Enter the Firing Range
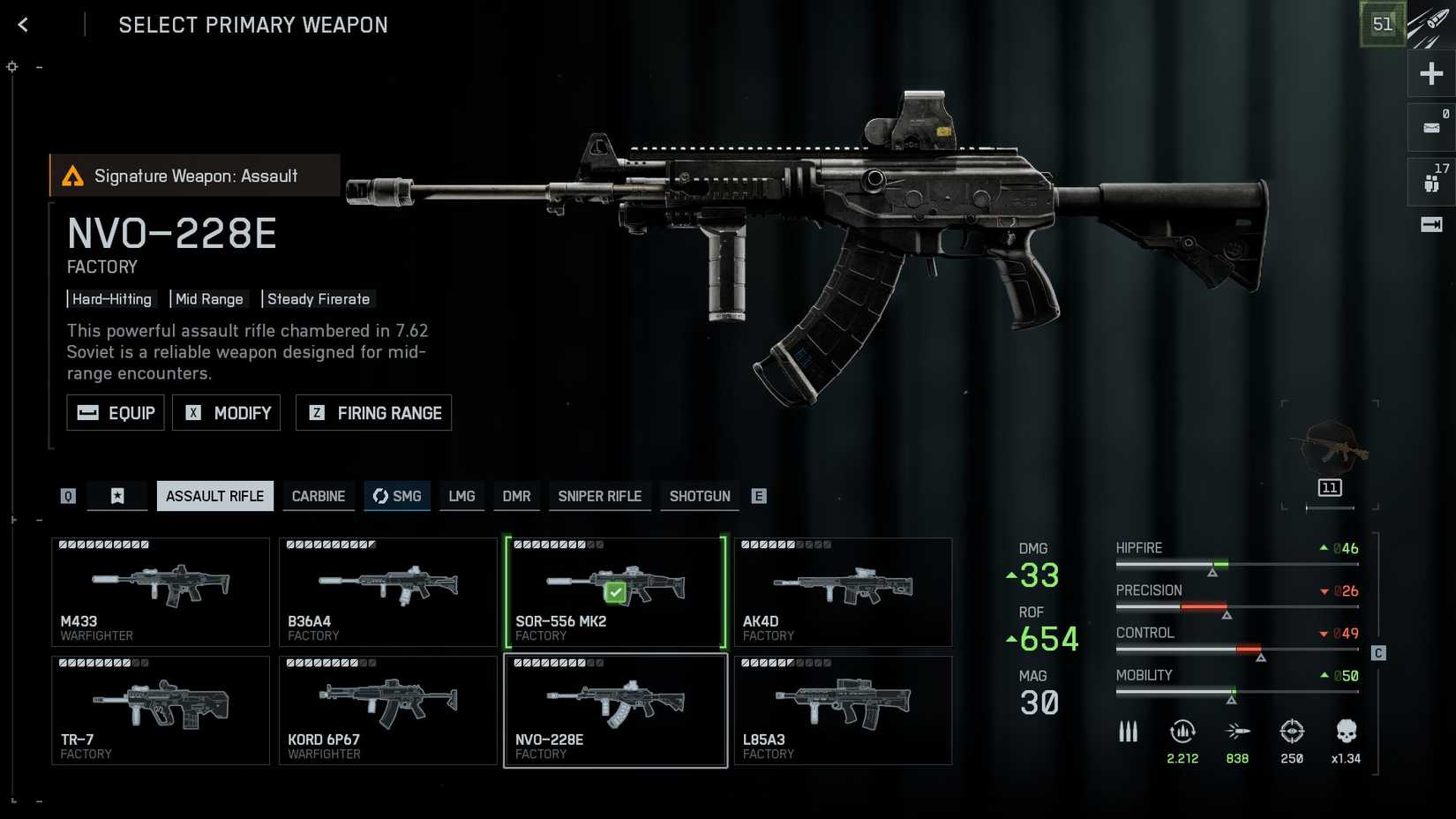This screenshot has height=819, width=1456. (x=373, y=413)
